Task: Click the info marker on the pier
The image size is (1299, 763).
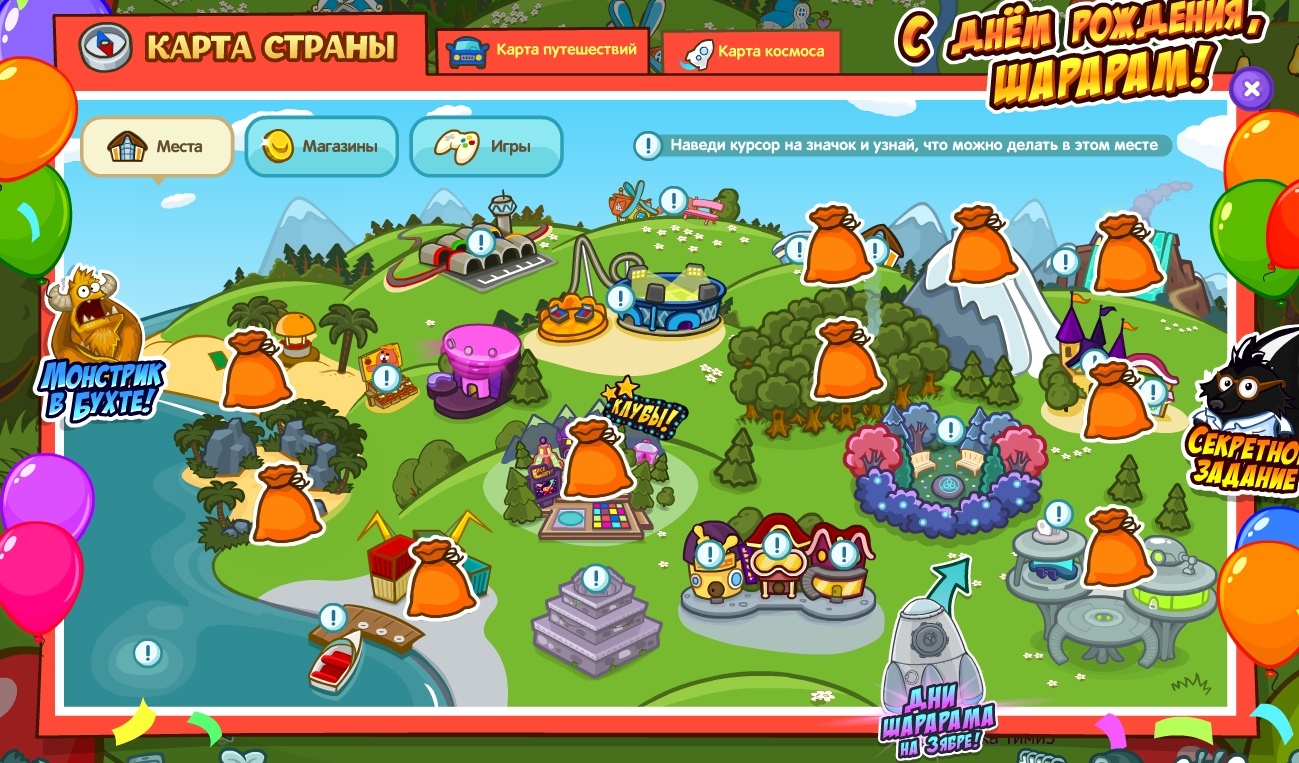Action: click(x=333, y=617)
